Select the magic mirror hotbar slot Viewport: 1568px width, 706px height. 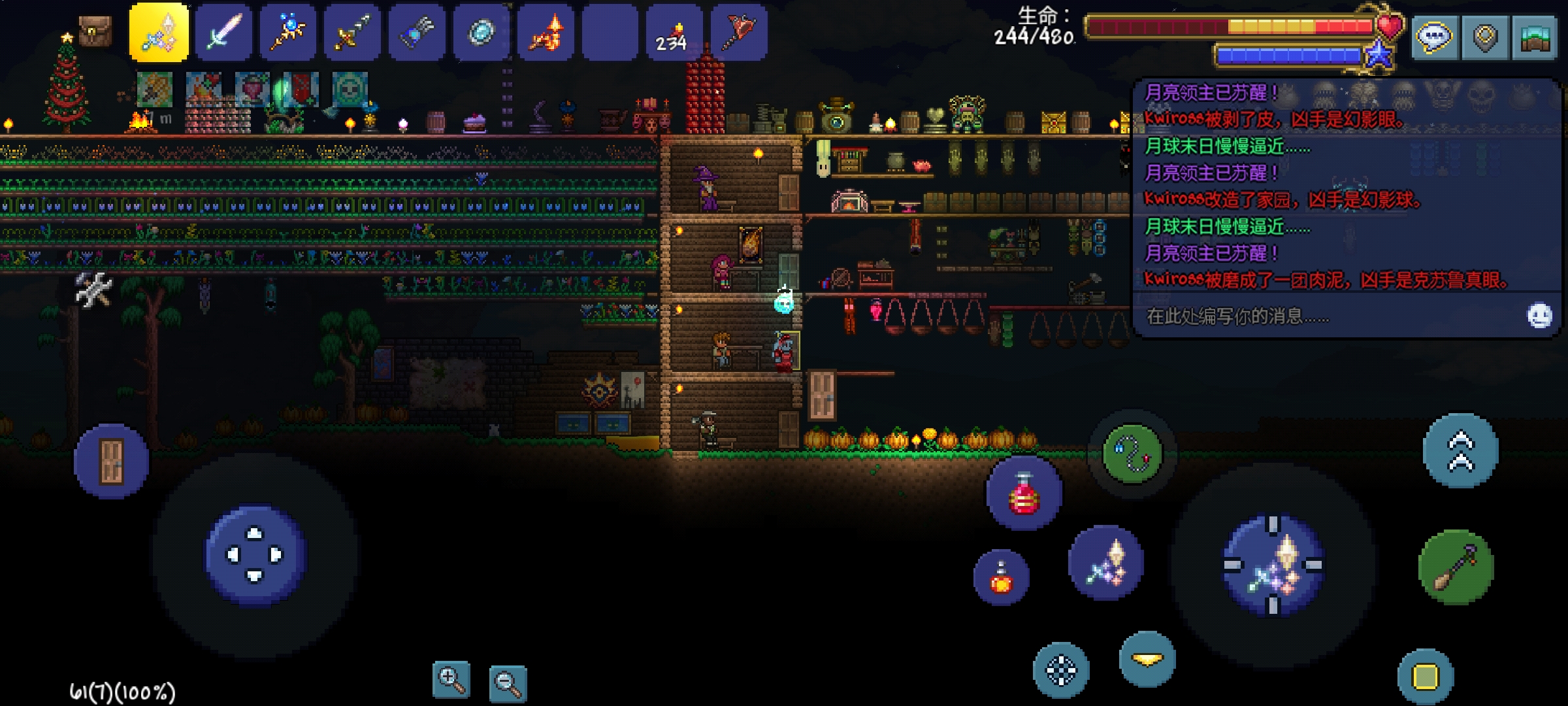tap(482, 33)
